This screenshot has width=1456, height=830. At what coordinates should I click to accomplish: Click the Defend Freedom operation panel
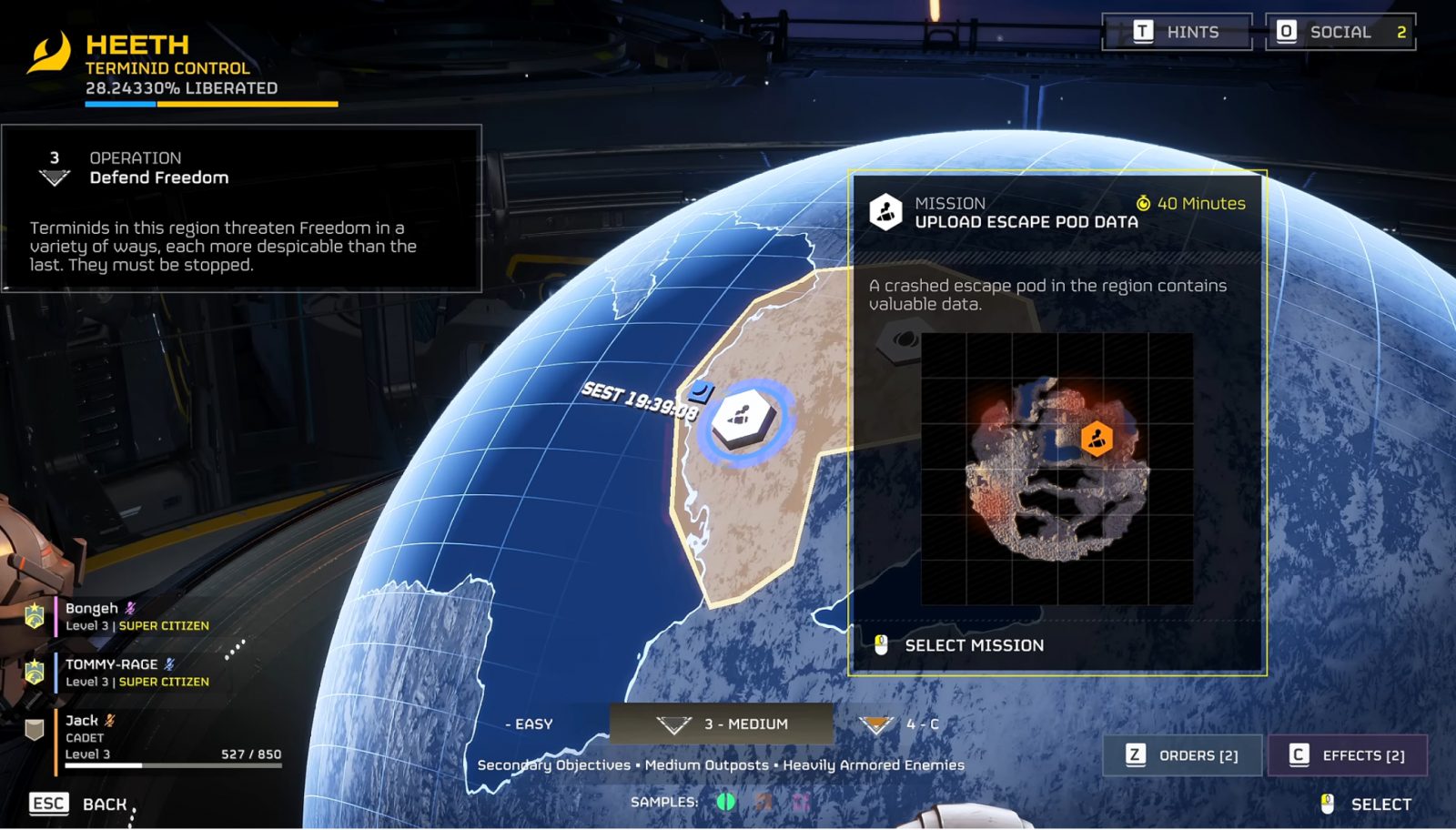pyautogui.click(x=241, y=208)
